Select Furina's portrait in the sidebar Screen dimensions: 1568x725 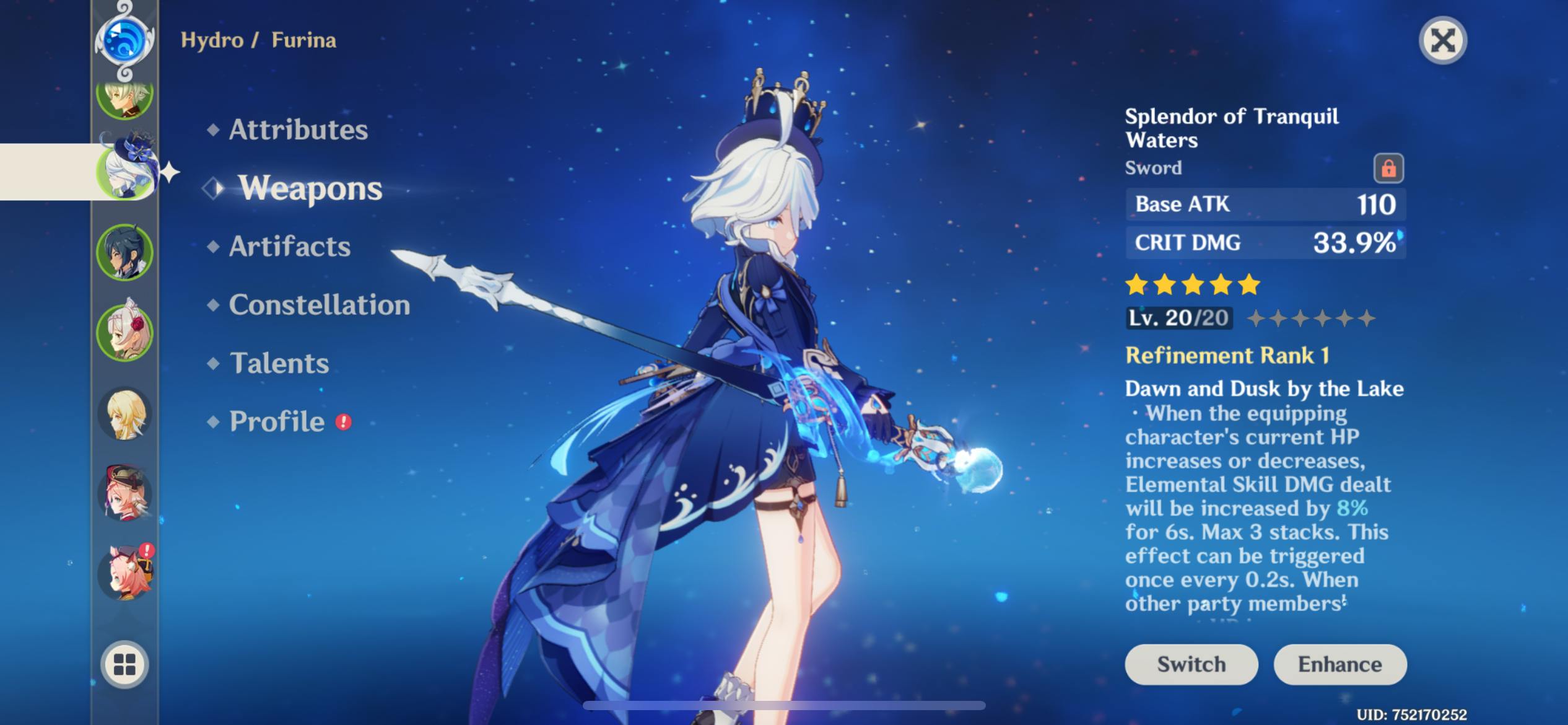[126, 170]
